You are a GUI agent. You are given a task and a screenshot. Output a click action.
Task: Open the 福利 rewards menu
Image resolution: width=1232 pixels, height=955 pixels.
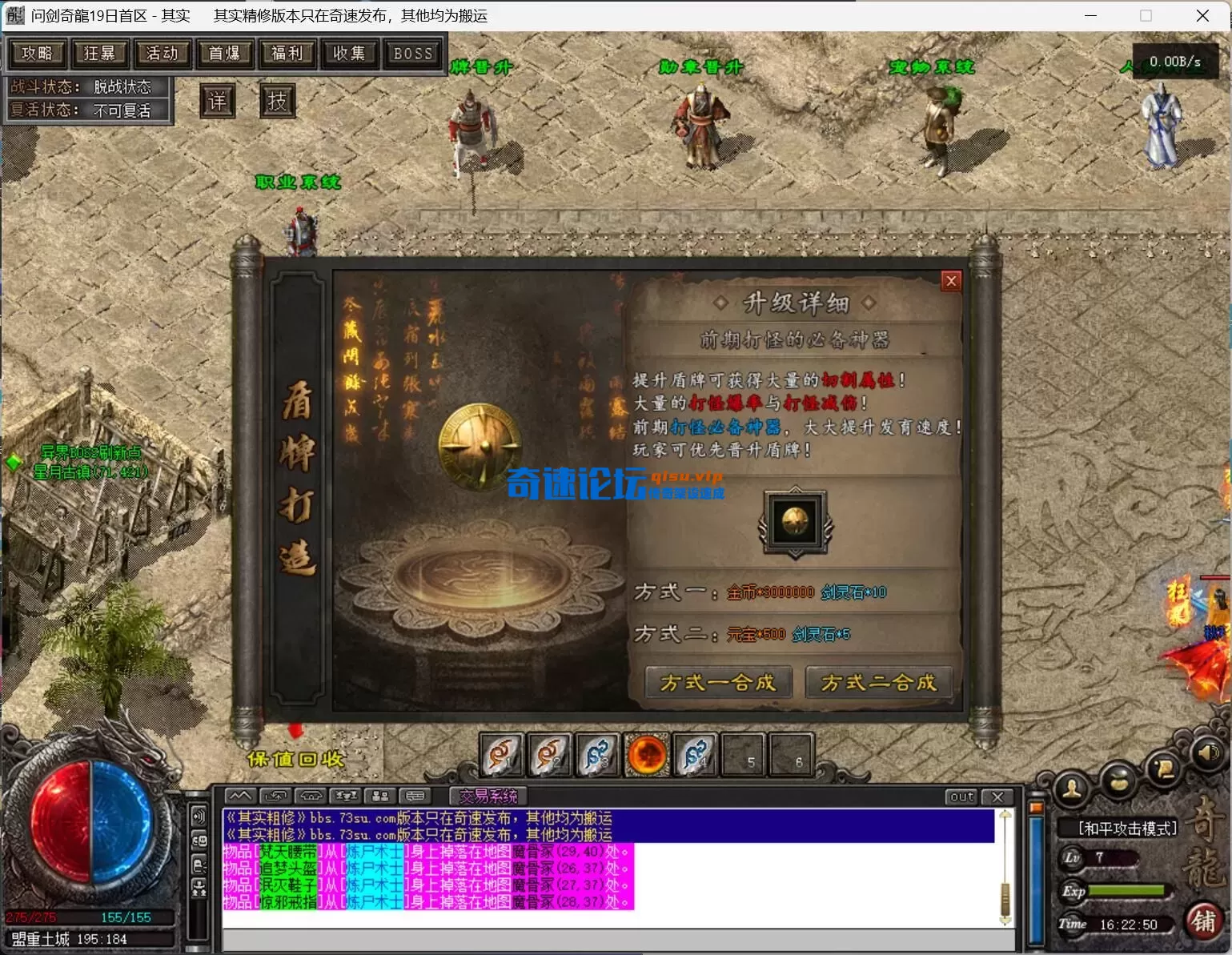287,54
